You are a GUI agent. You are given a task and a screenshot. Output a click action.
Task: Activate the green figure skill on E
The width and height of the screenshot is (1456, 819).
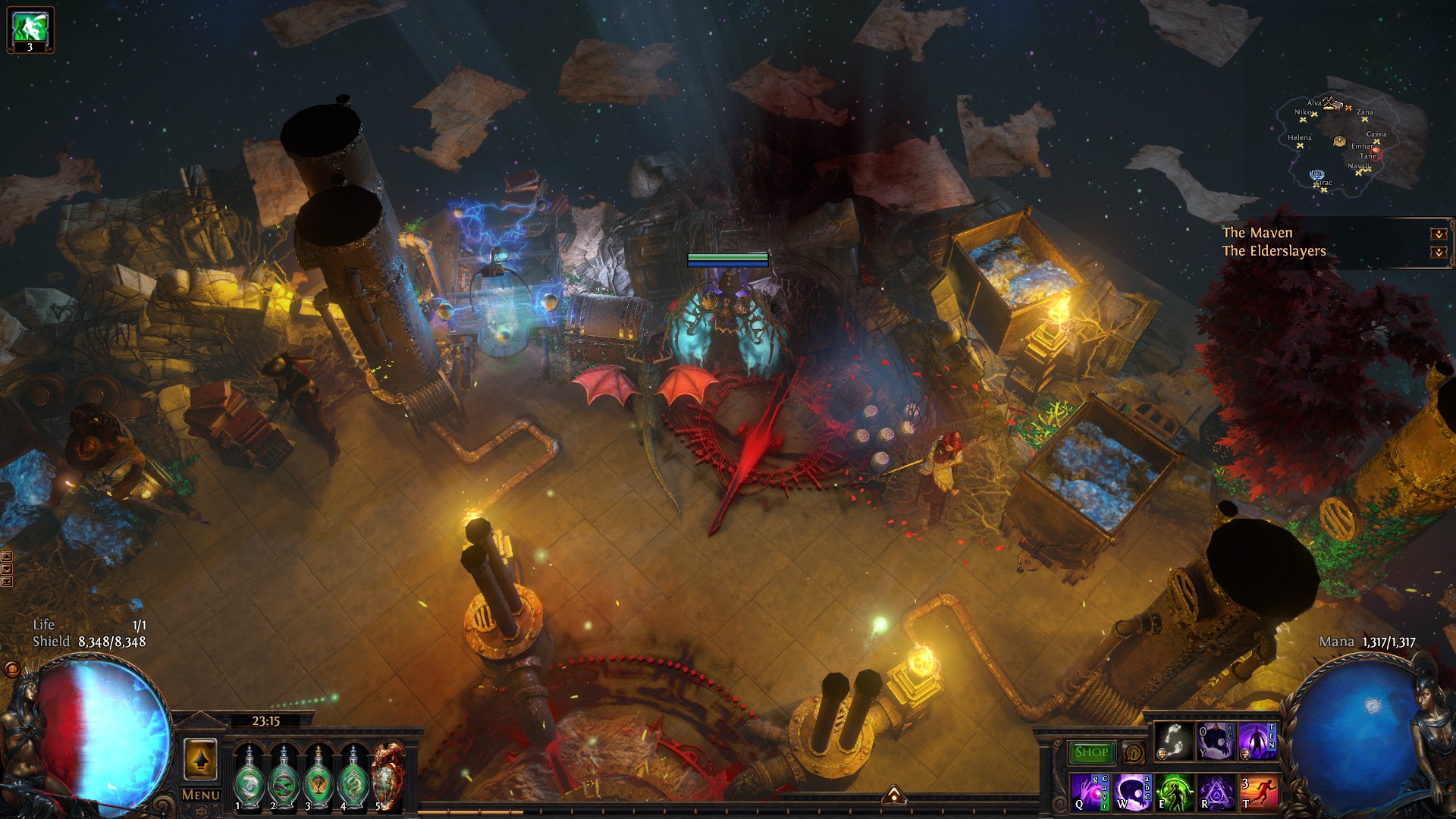coord(1174,792)
